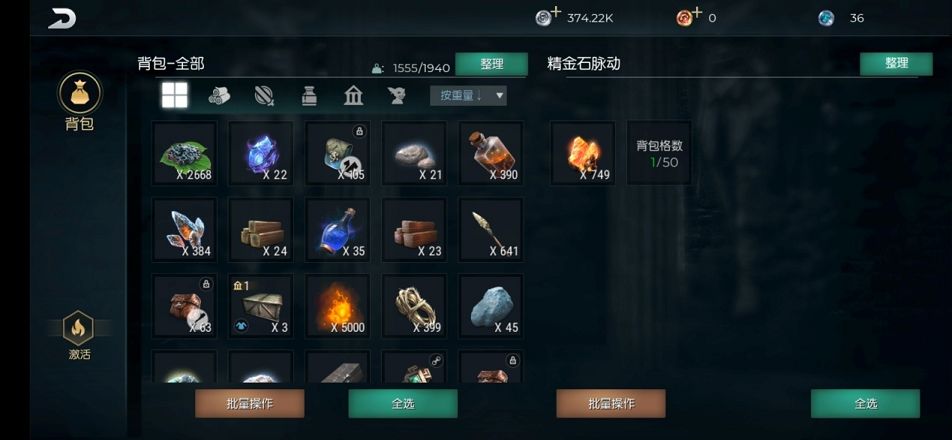The image size is (952, 440).
Task: Choose the spear item stack of 641
Action: [491, 230]
